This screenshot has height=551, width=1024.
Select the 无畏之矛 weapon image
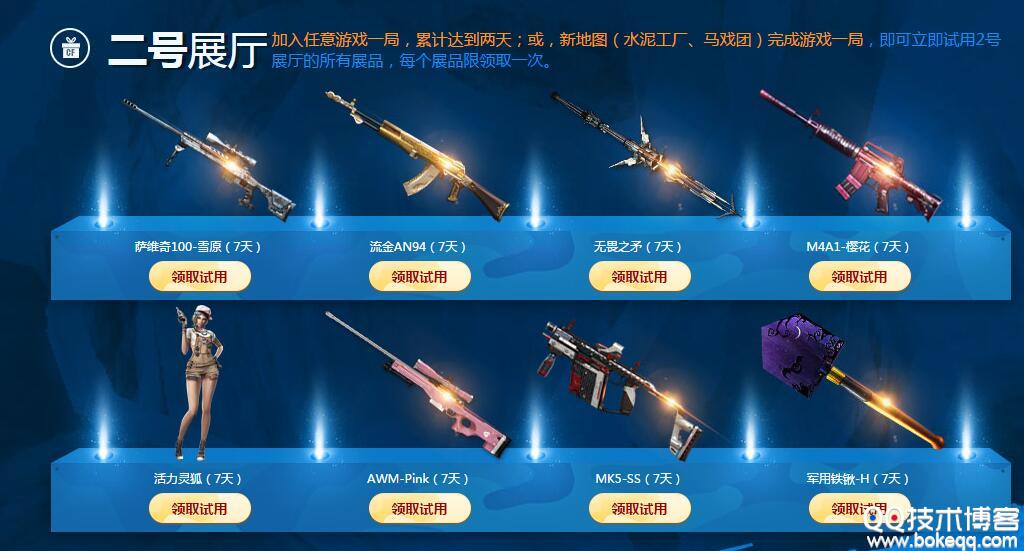[645, 155]
